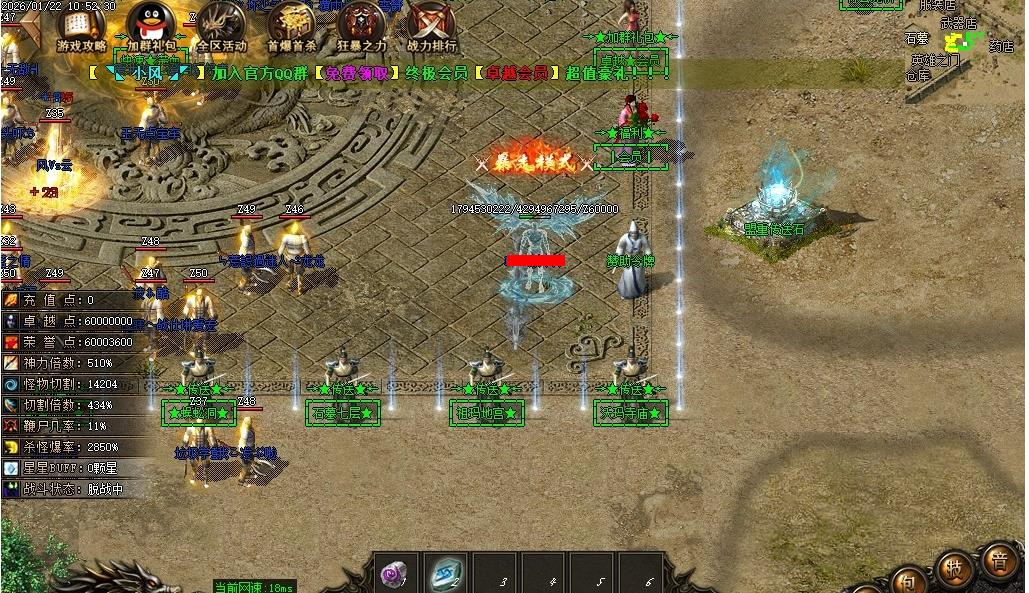Use the purple item in hotbar slot 1
The height and width of the screenshot is (593, 1029).
pos(396,573)
